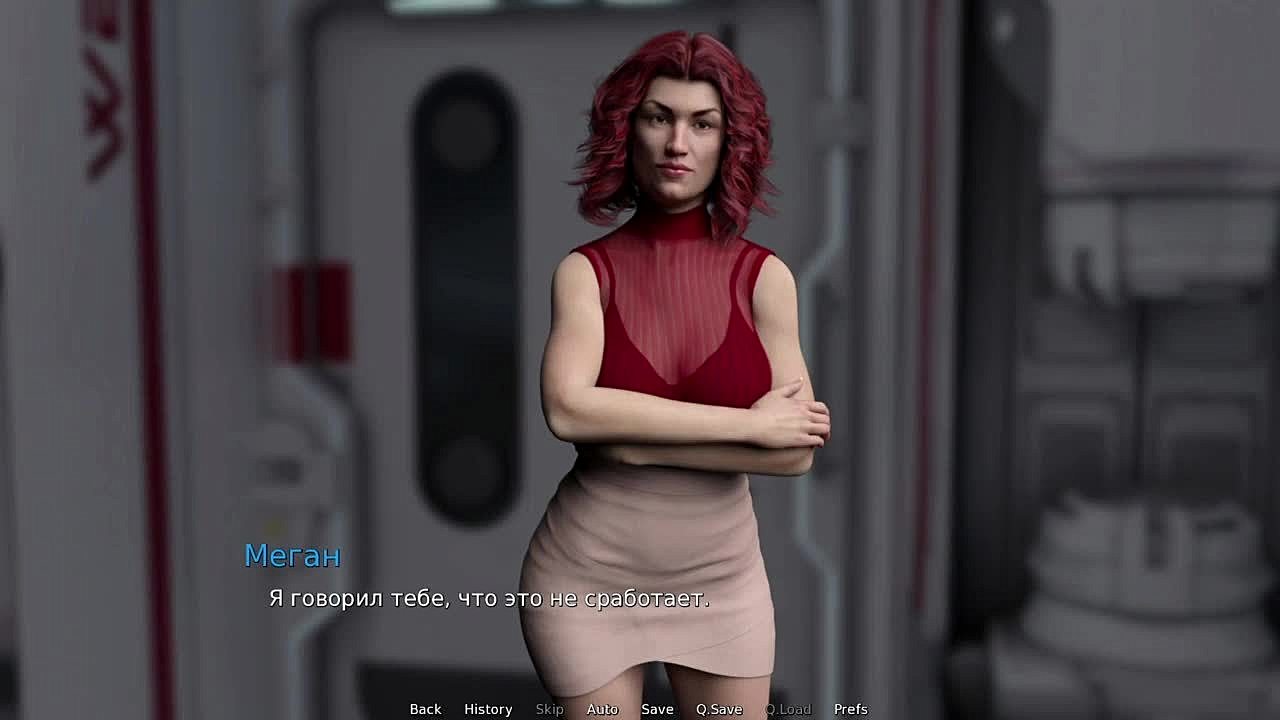Viewport: 1280px width, 720px height.
Task: Open the Prefs settings
Action: pos(851,709)
